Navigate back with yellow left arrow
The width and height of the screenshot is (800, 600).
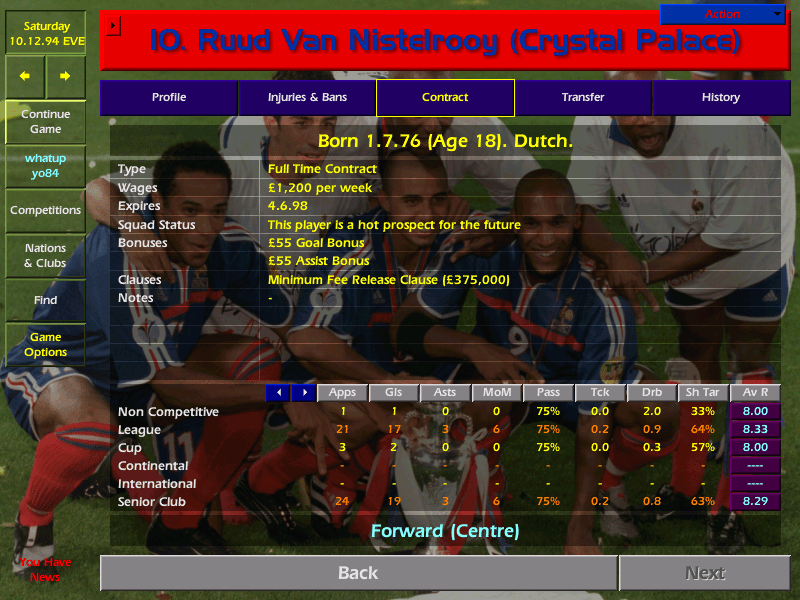click(25, 76)
